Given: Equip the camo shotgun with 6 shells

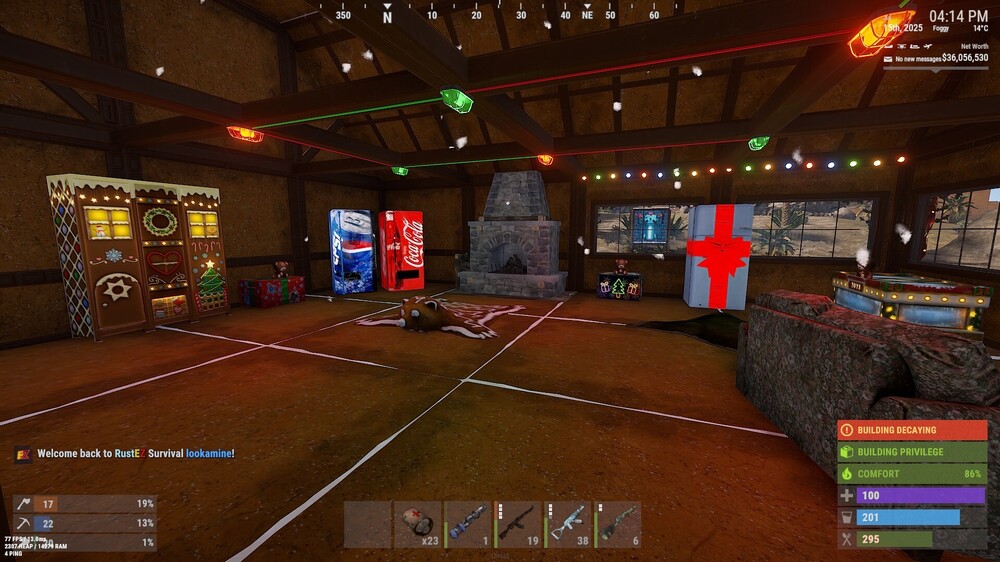Looking at the screenshot, I should tap(618, 524).
